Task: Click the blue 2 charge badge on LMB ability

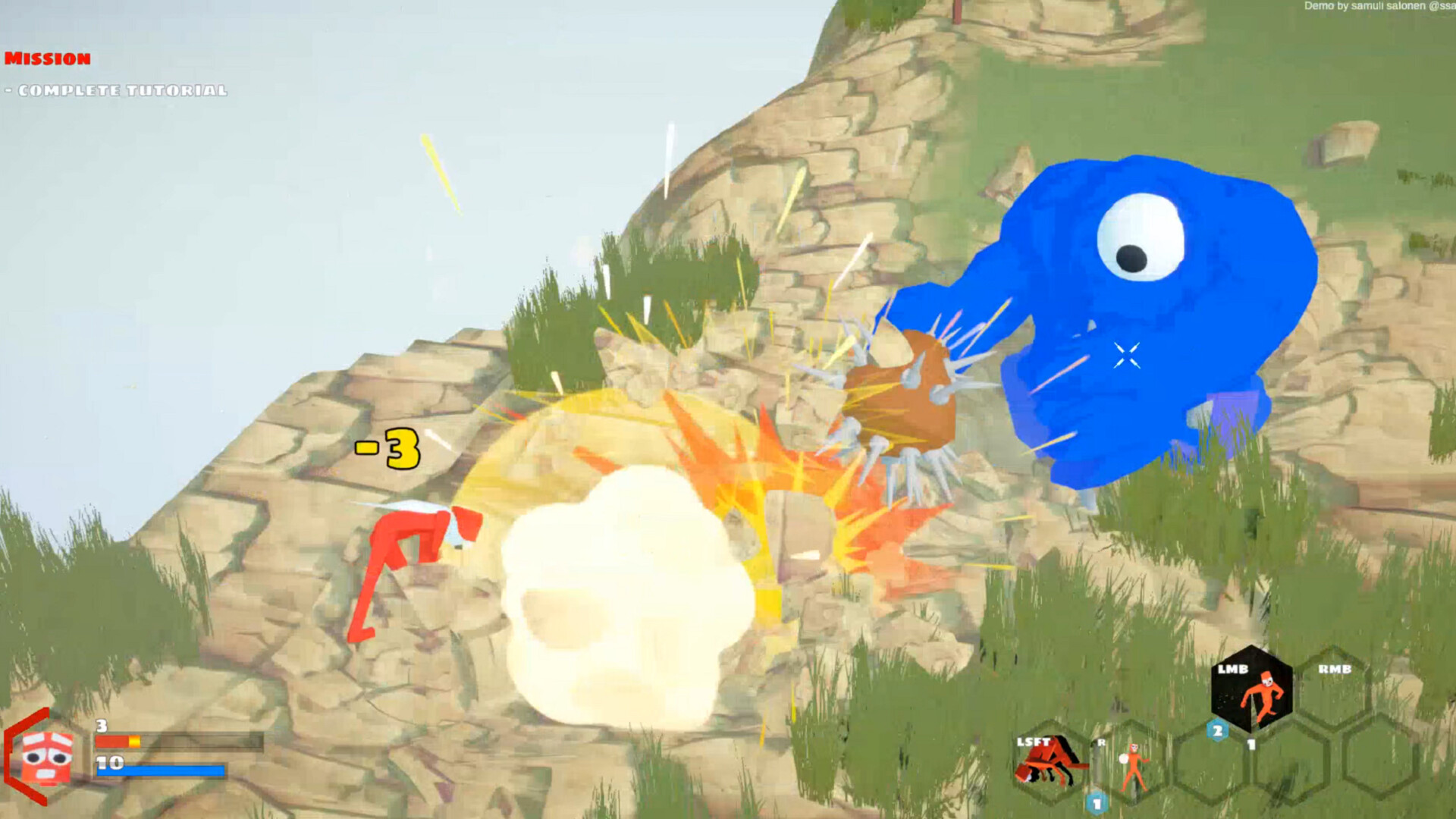Action: coord(1216,730)
